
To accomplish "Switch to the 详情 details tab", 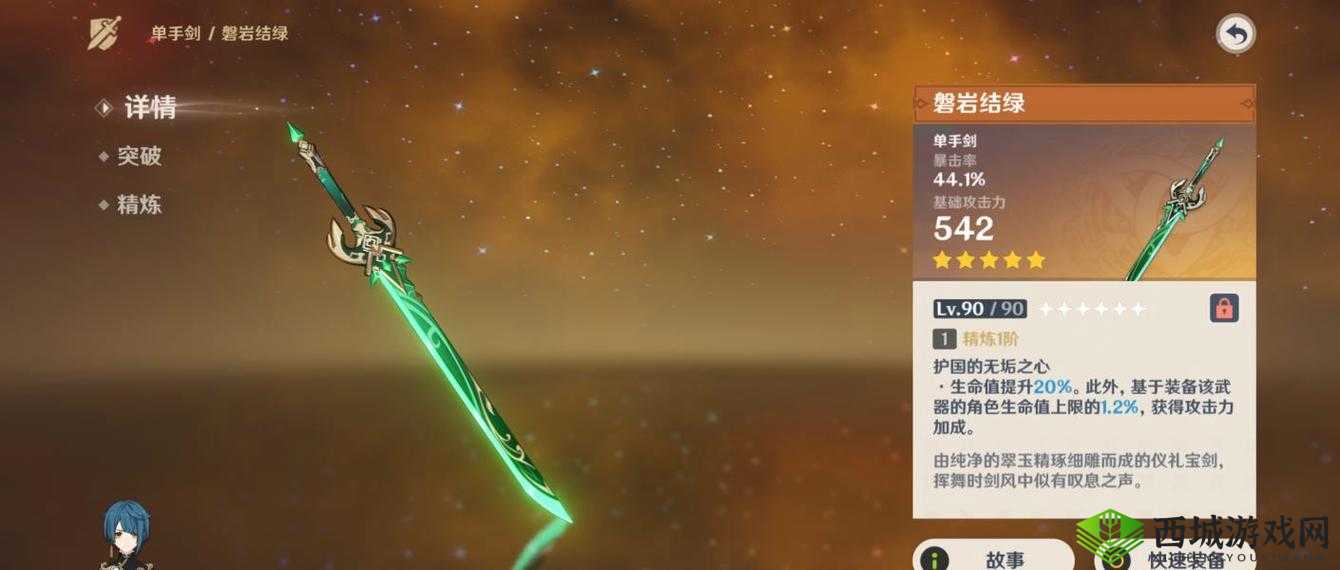I will [x=149, y=108].
